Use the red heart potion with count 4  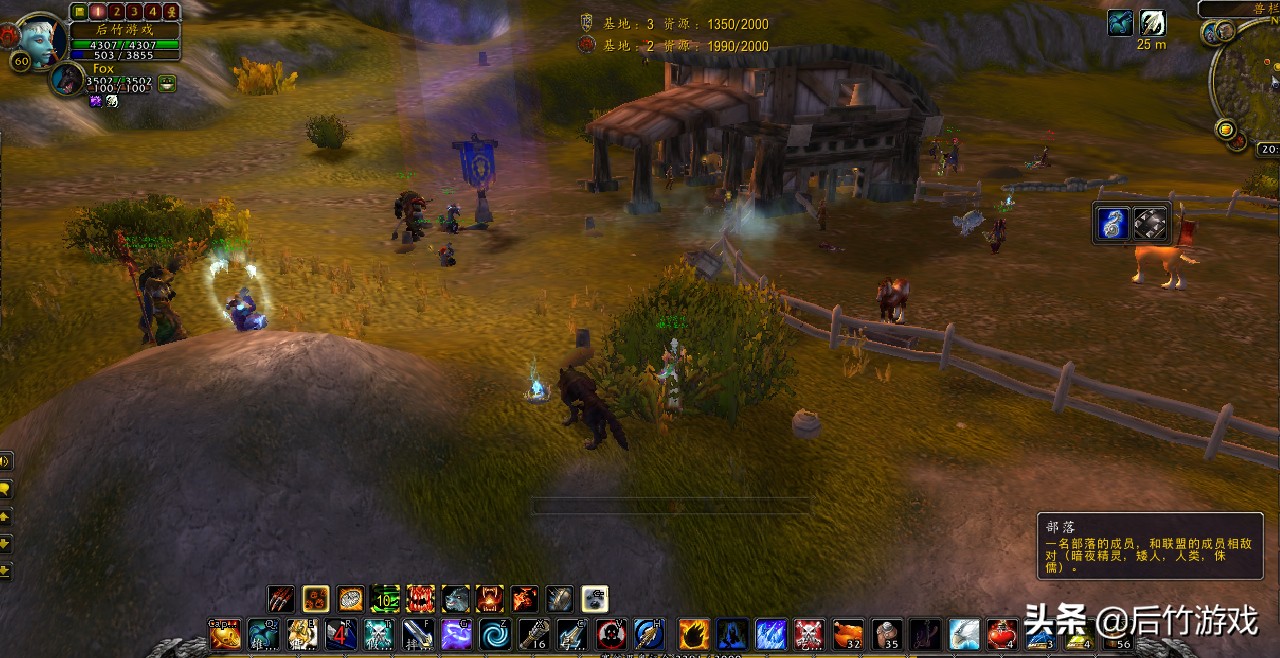[1003, 634]
